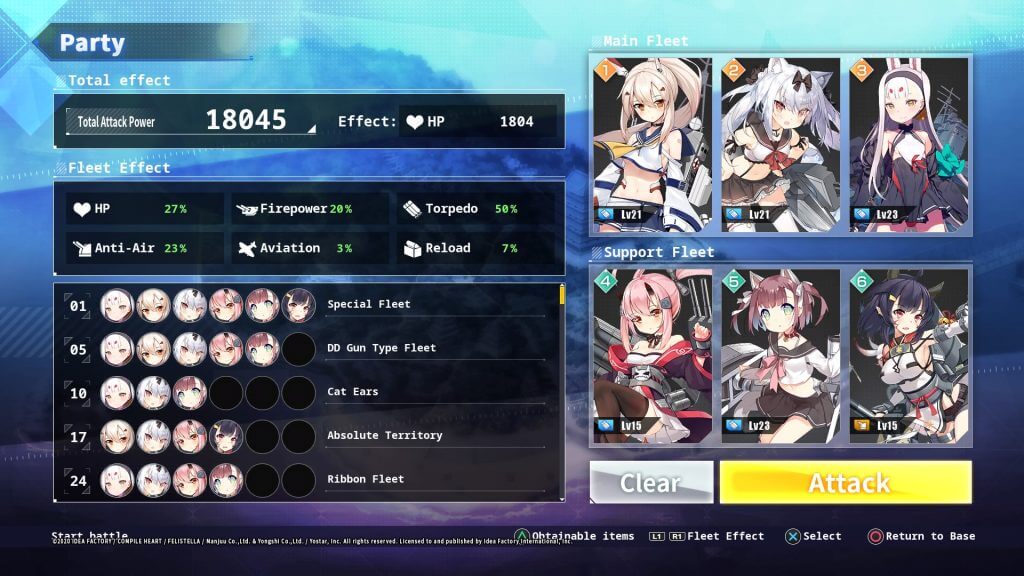Clear the current party selection
1024x576 pixels.
coord(651,482)
